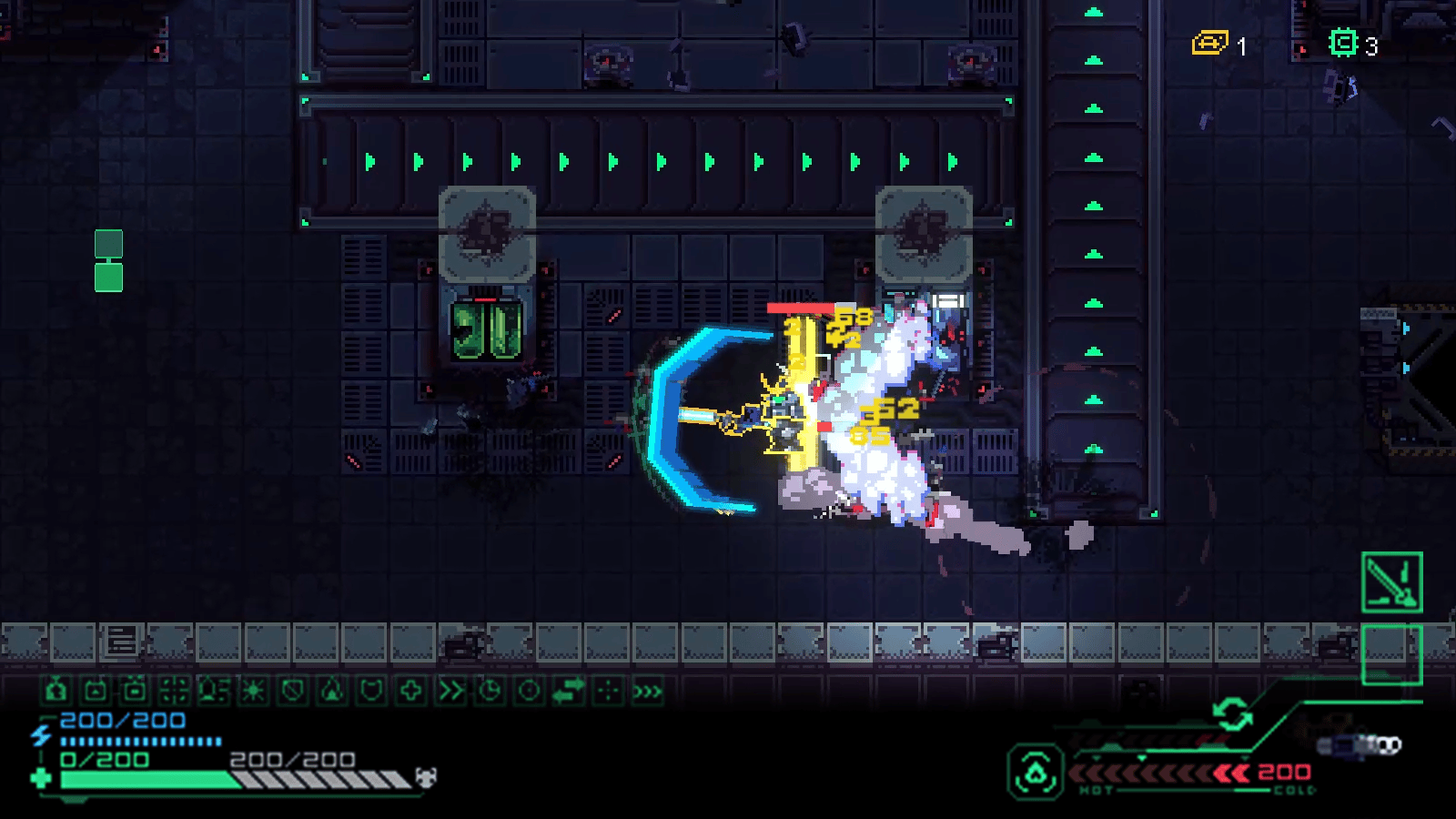Image resolution: width=1456 pixels, height=819 pixels.
Task: Select the crossed-out shield upgrade icon
Action: pos(292,692)
